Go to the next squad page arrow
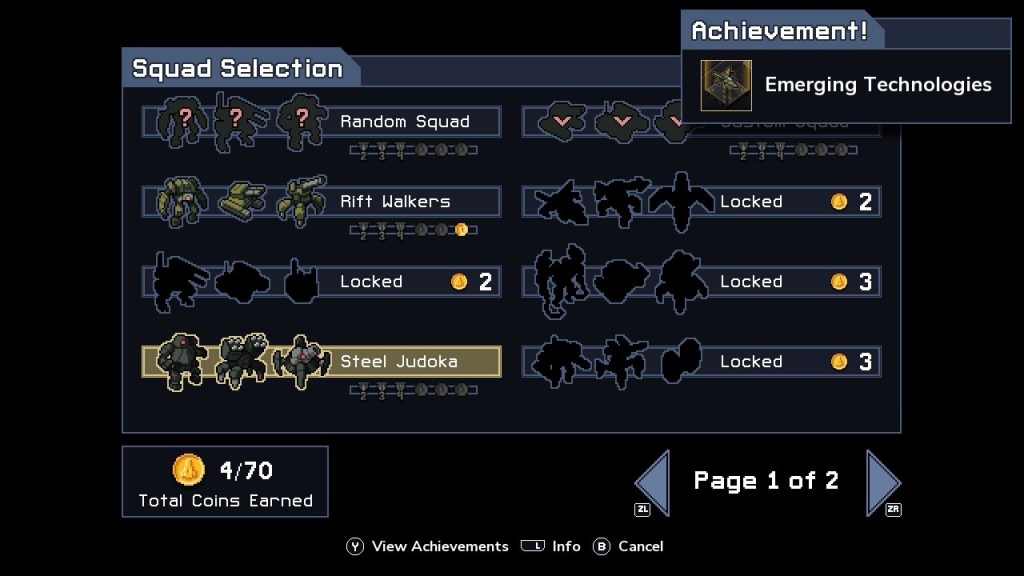Viewport: 1024px width, 576px height. click(882, 482)
